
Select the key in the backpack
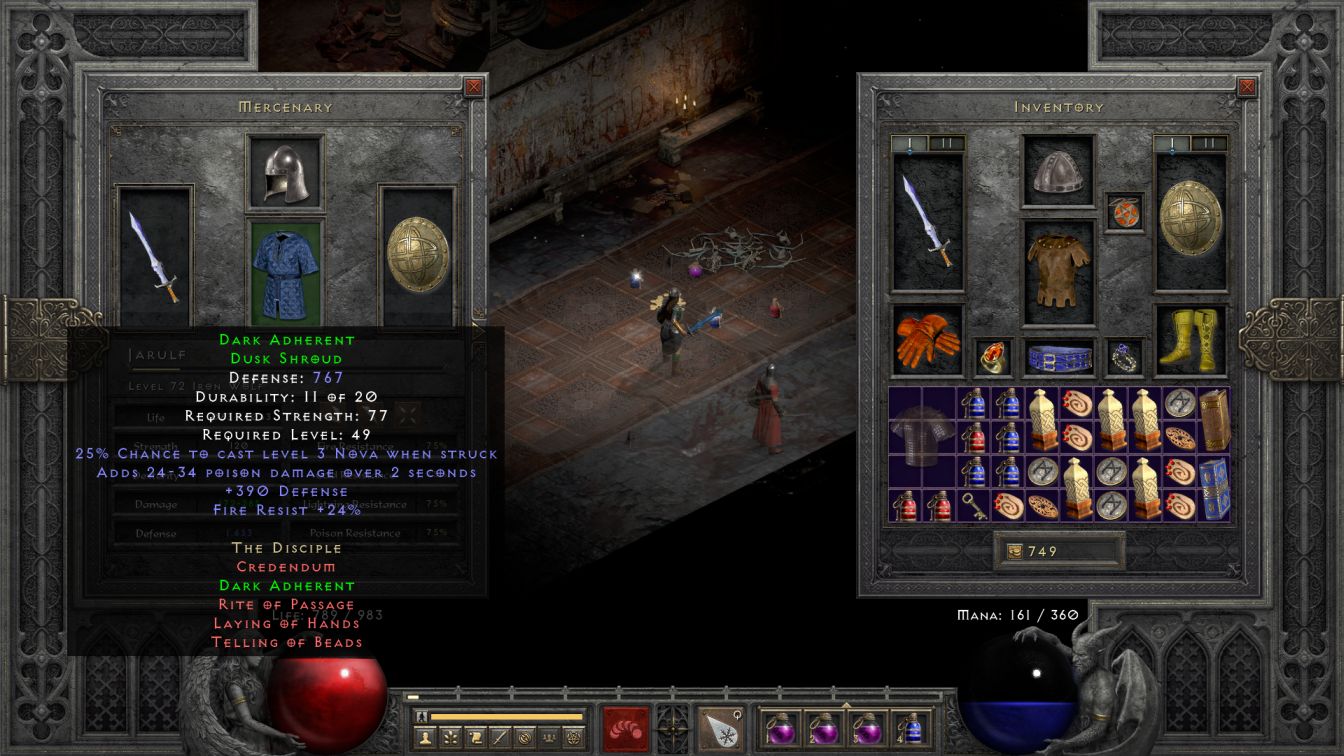974,506
